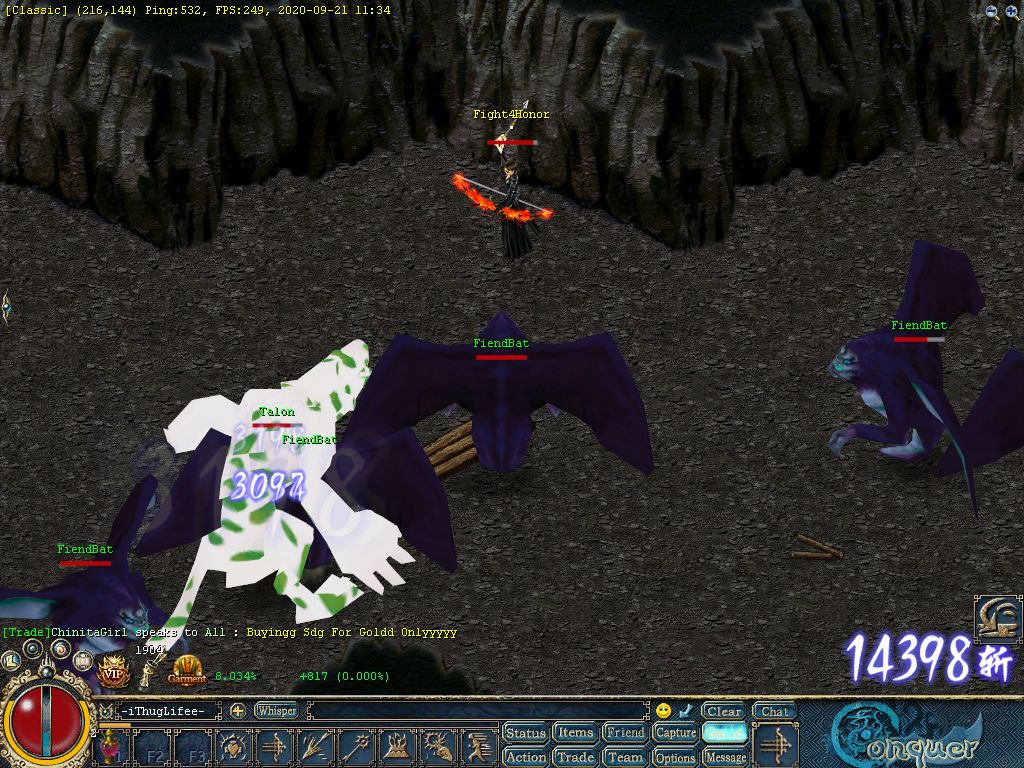Viewport: 1024px width, 768px height.
Task: Open the Items inventory
Action: (575, 733)
